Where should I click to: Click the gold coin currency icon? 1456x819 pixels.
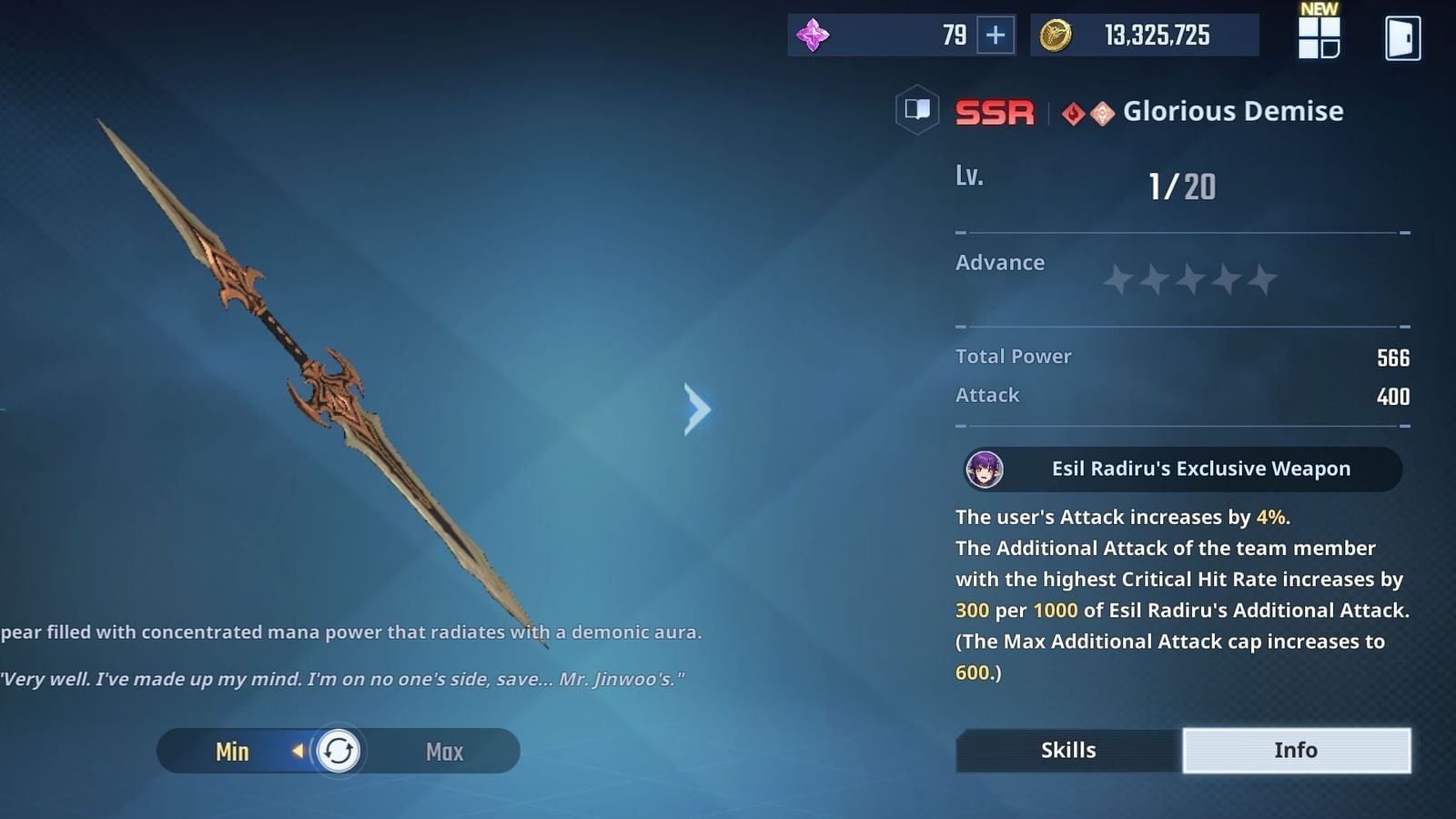pyautogui.click(x=1056, y=35)
